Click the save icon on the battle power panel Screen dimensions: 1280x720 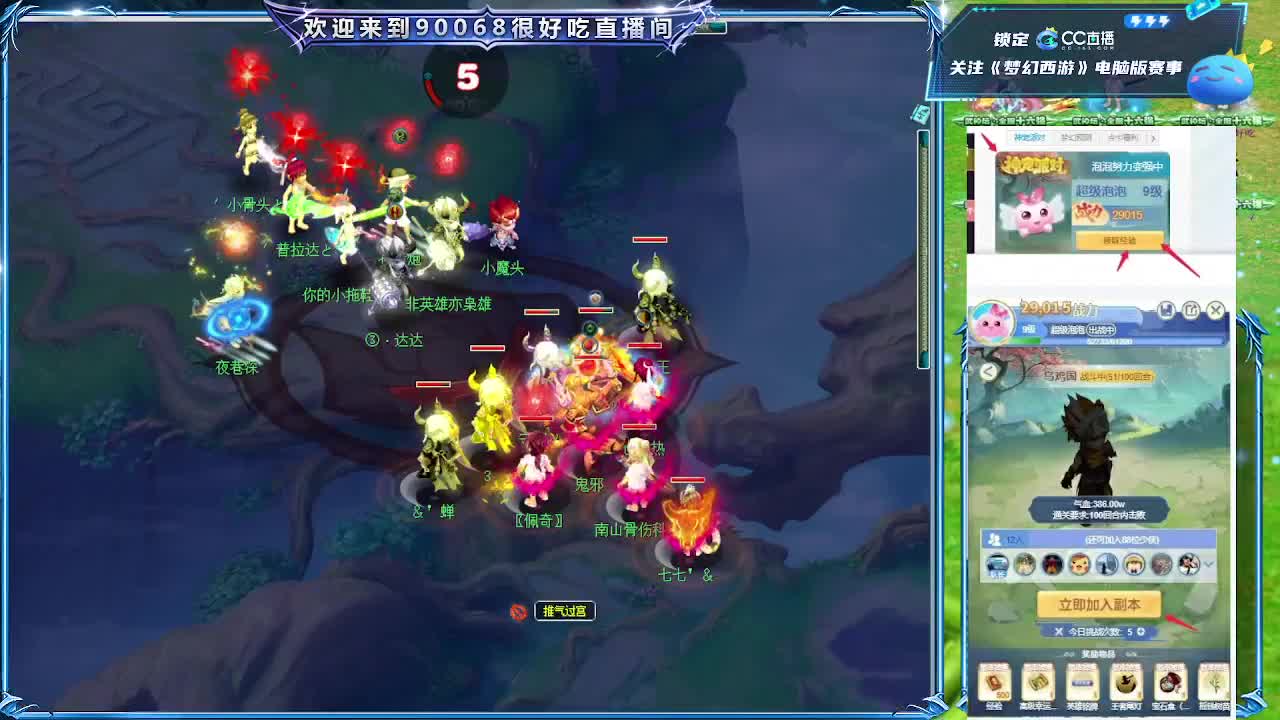[x=1166, y=311]
